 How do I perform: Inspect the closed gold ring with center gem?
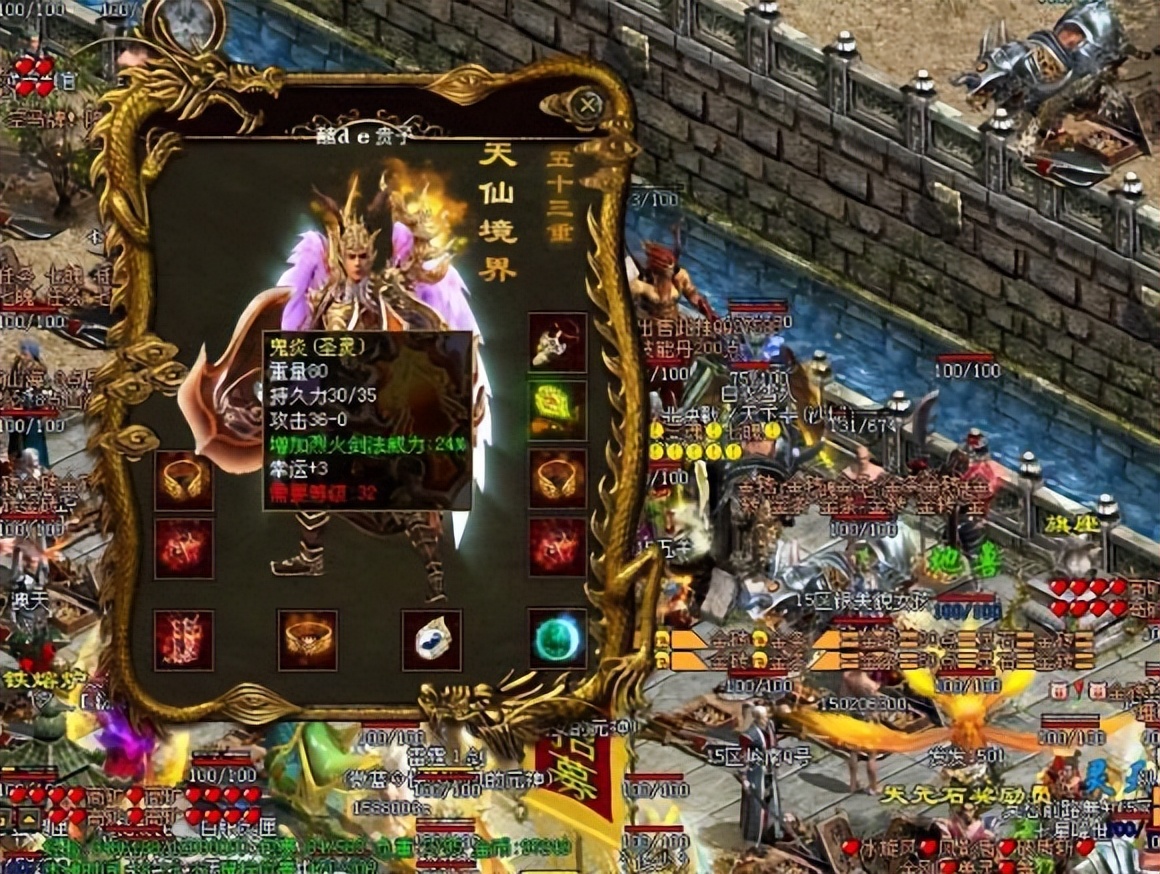tap(307, 640)
